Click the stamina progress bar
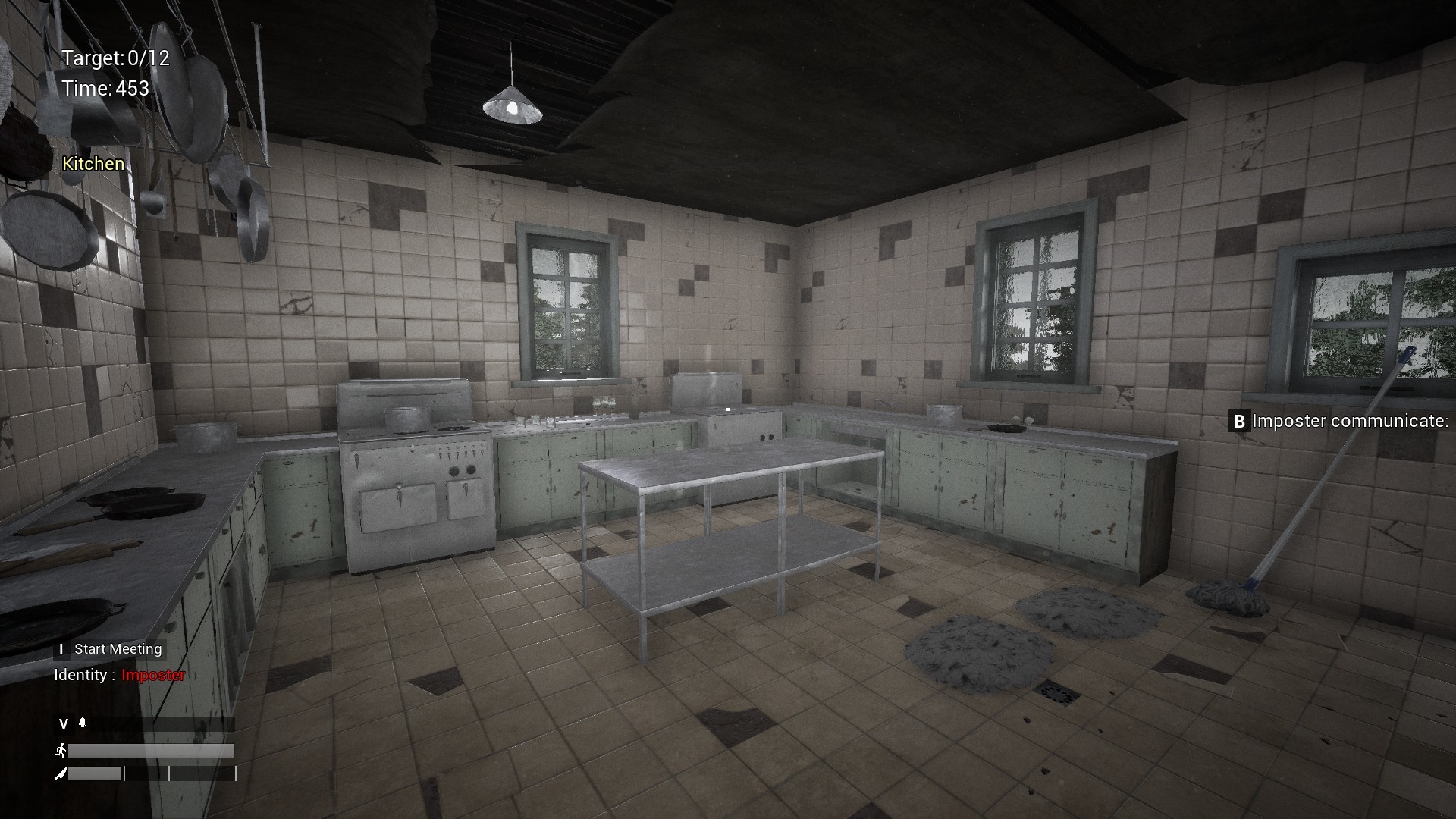 point(152,751)
